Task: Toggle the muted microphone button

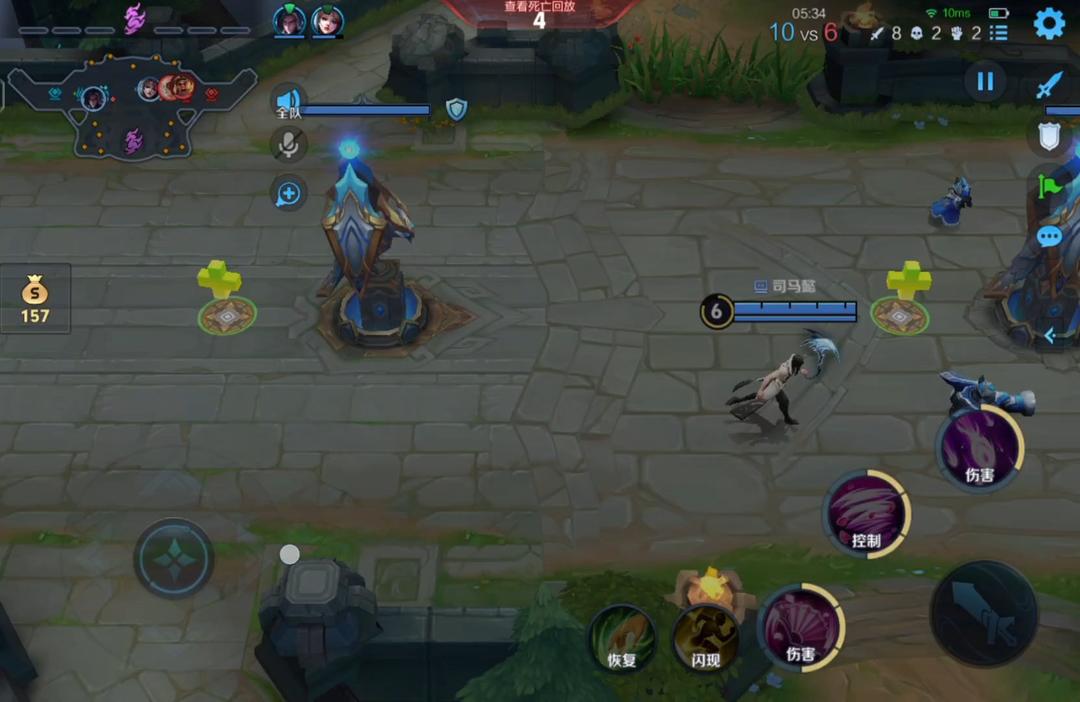Action: coord(289,146)
